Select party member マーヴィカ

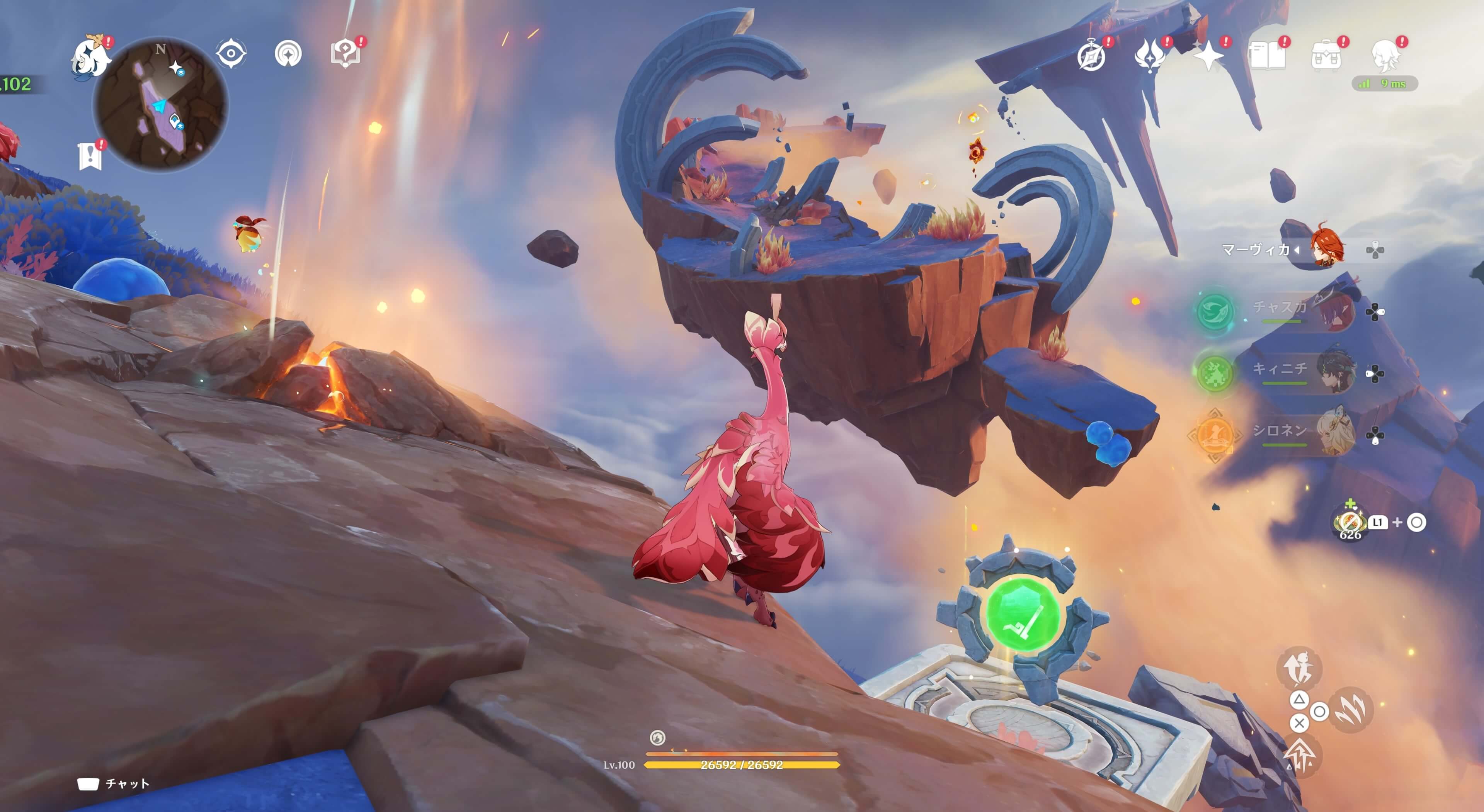click(x=1325, y=250)
